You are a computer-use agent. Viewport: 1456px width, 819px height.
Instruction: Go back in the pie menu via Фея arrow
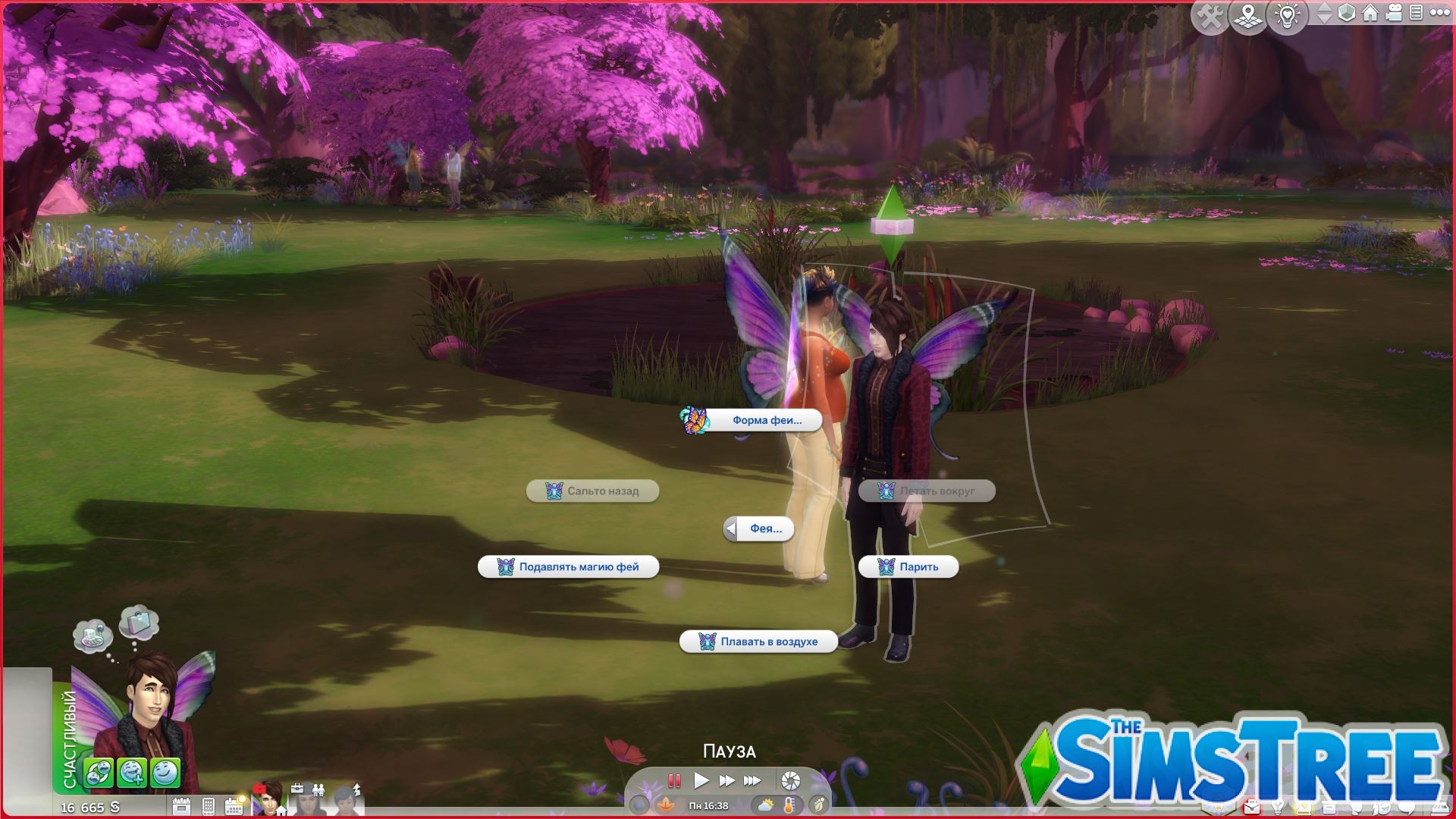click(730, 529)
